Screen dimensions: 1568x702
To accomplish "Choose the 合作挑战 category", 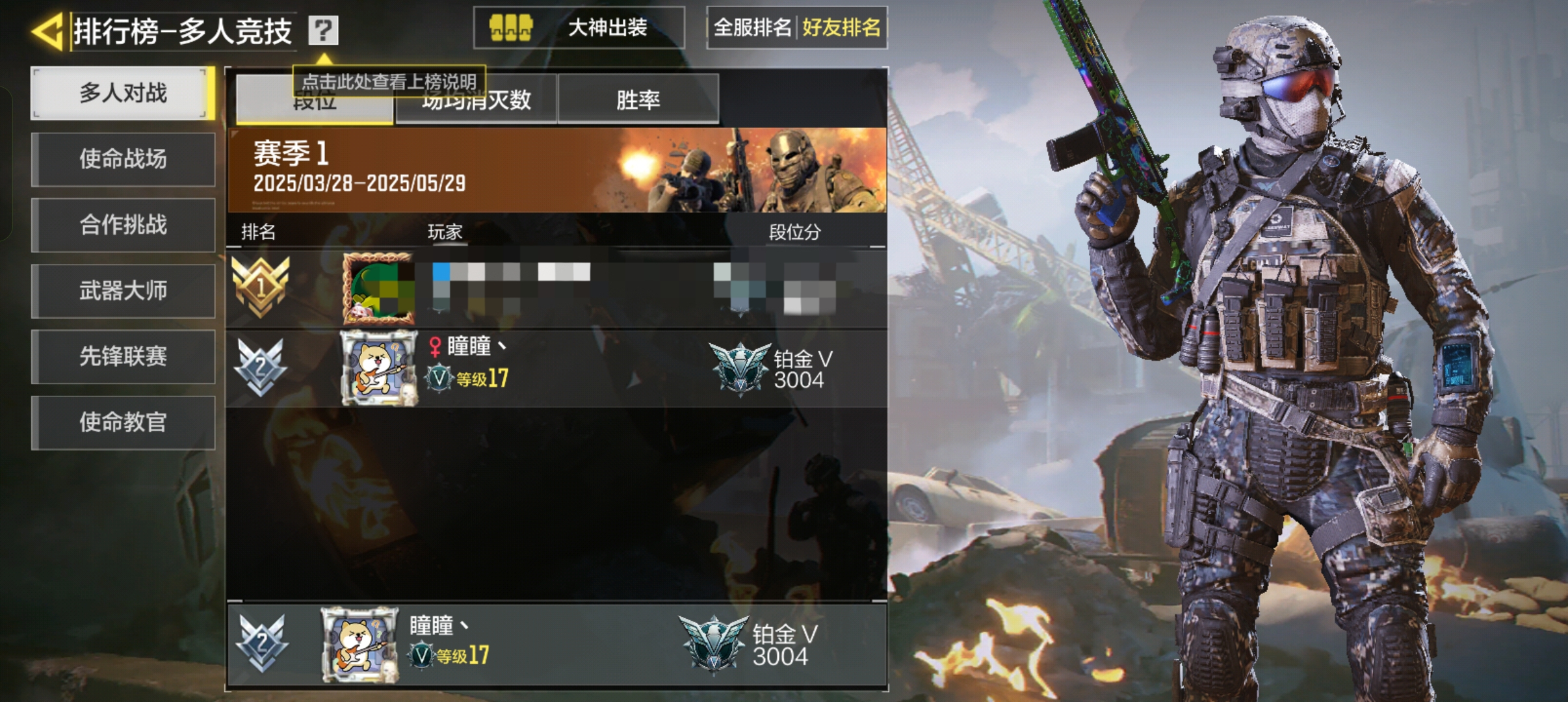I will pyautogui.click(x=123, y=225).
